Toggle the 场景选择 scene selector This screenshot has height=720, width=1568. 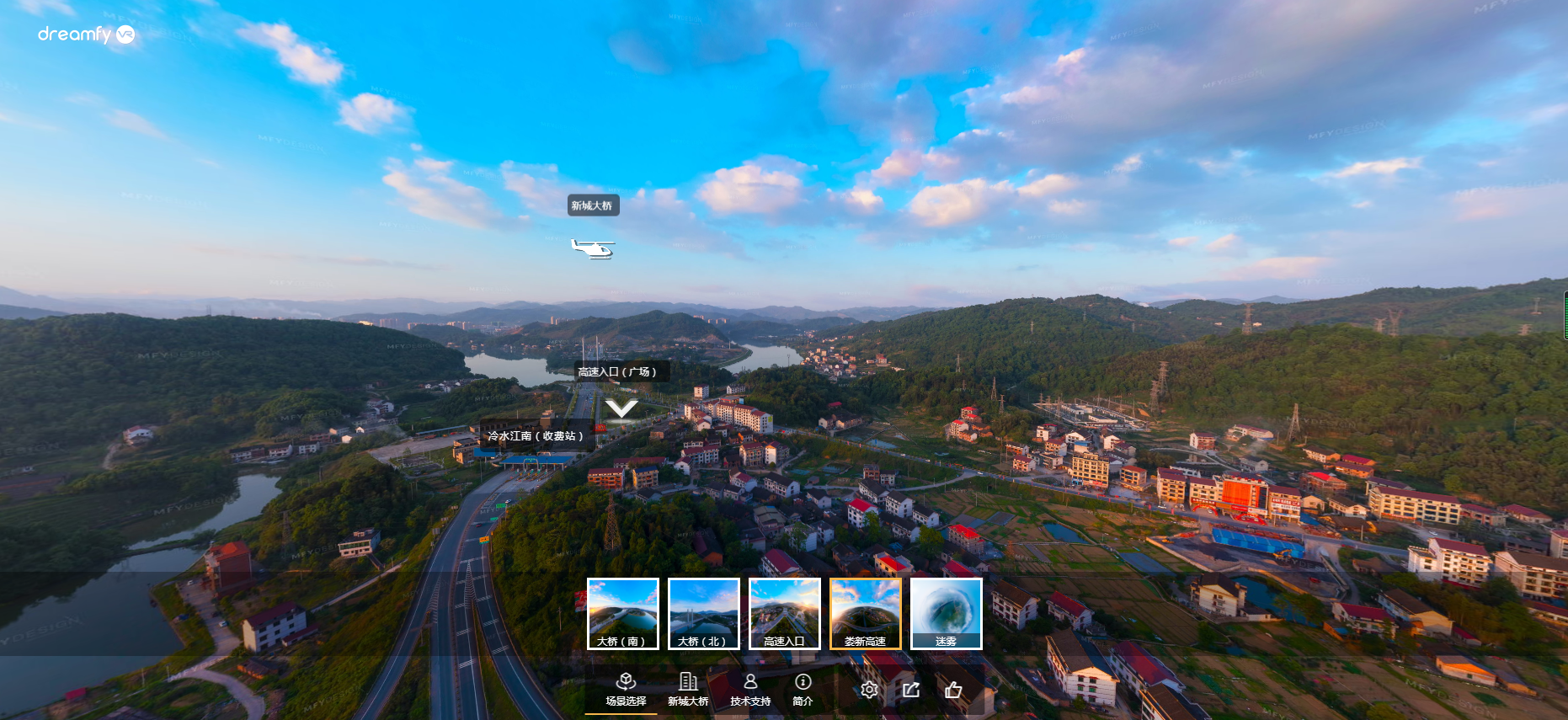[x=626, y=689]
